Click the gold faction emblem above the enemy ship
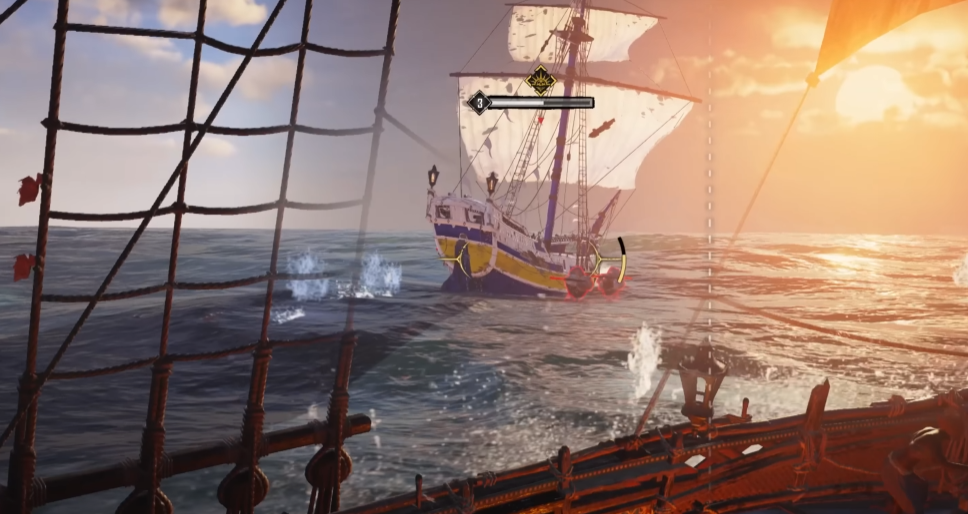The width and height of the screenshot is (968, 514). point(541,79)
